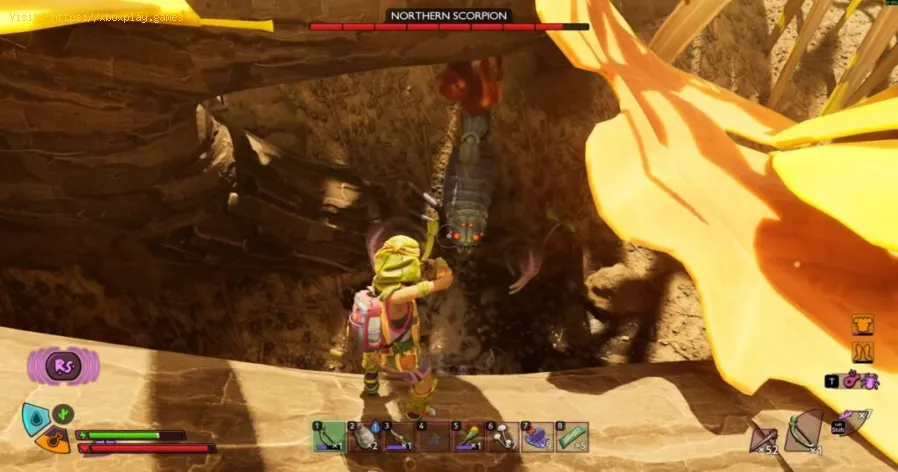Click the arrow ammo slot showing x52

[764, 432]
